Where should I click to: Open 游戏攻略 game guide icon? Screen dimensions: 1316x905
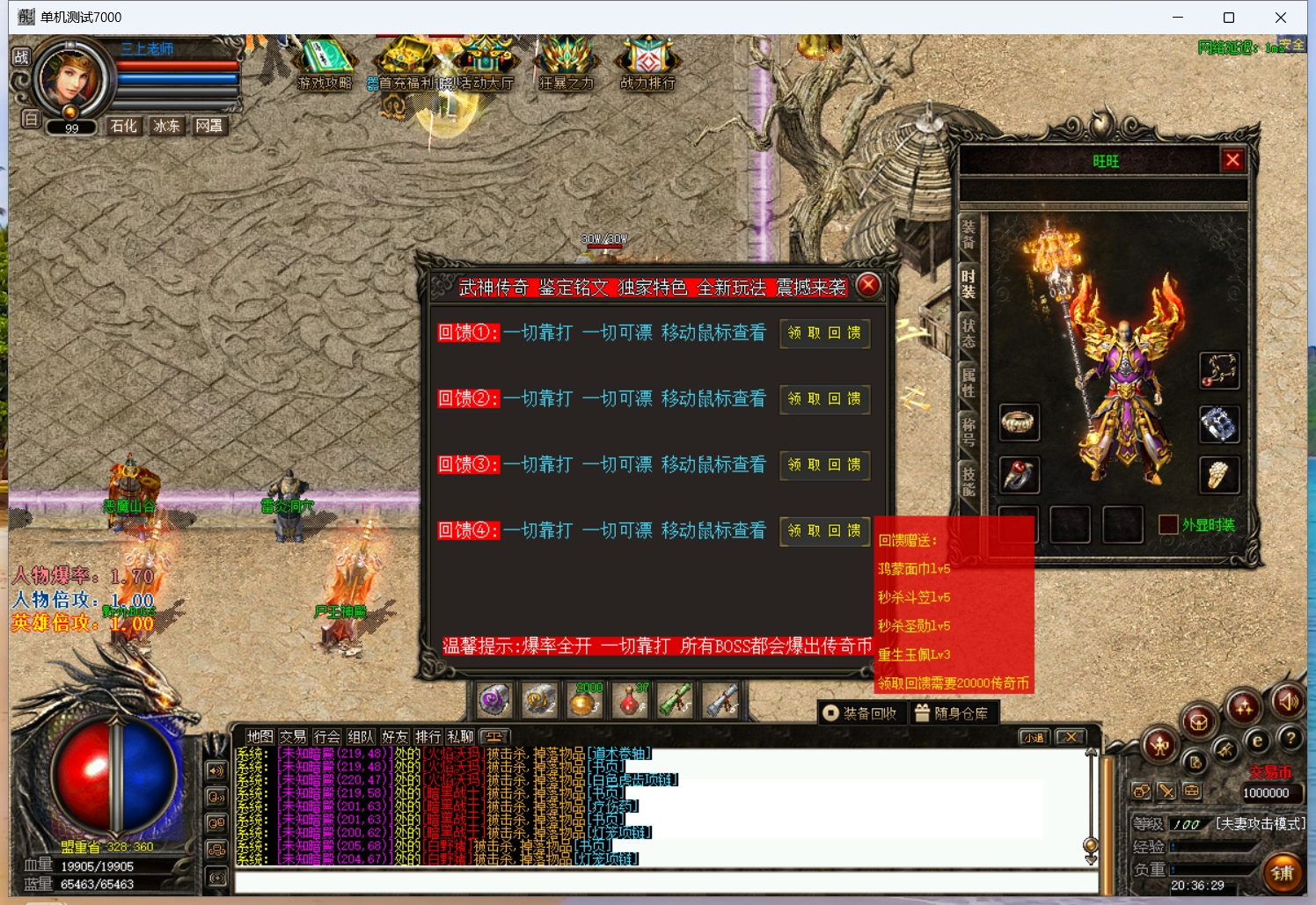(x=325, y=64)
